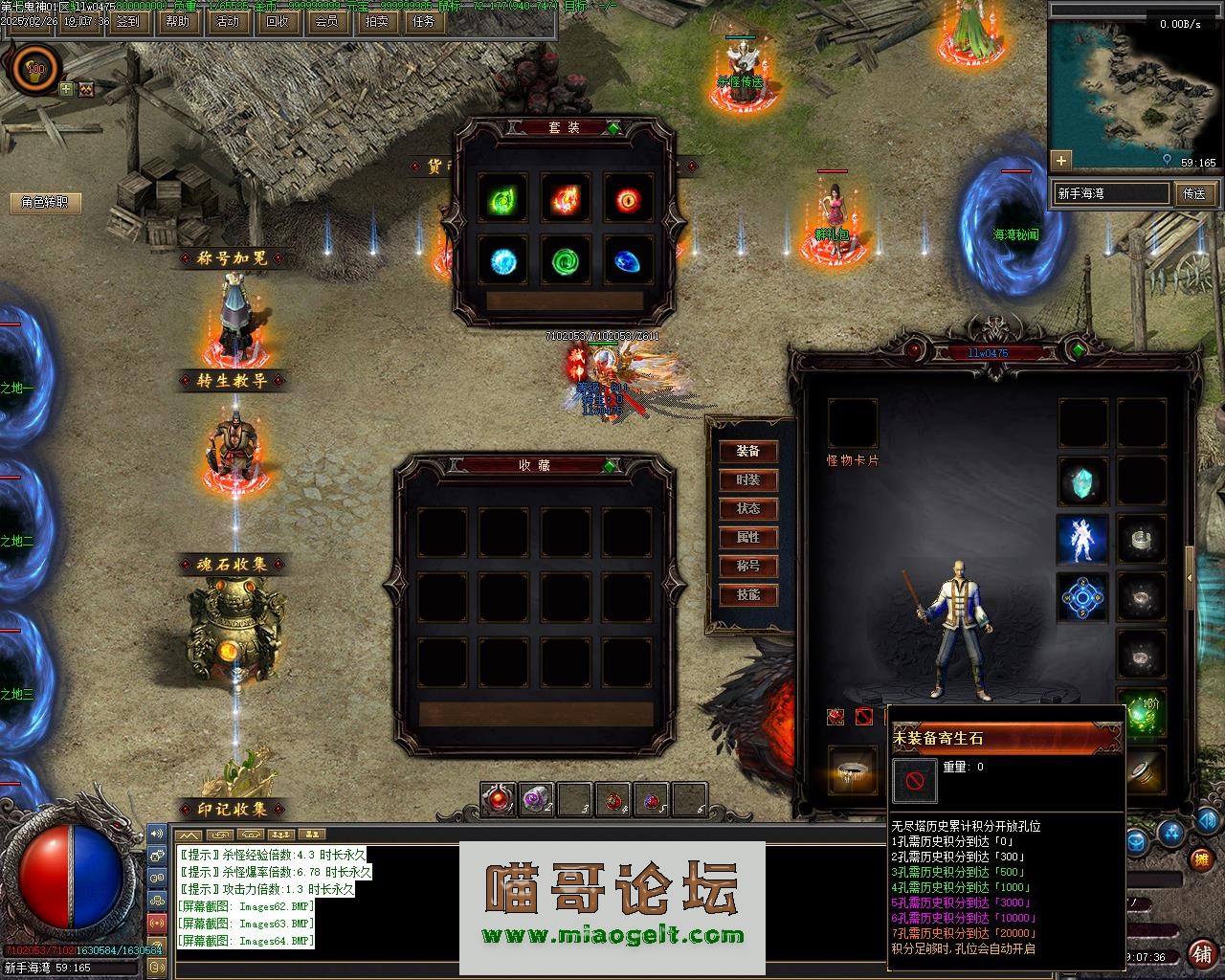The height and width of the screenshot is (980, 1225).
Task: Open the 活动 events menu
Action: click(x=228, y=21)
